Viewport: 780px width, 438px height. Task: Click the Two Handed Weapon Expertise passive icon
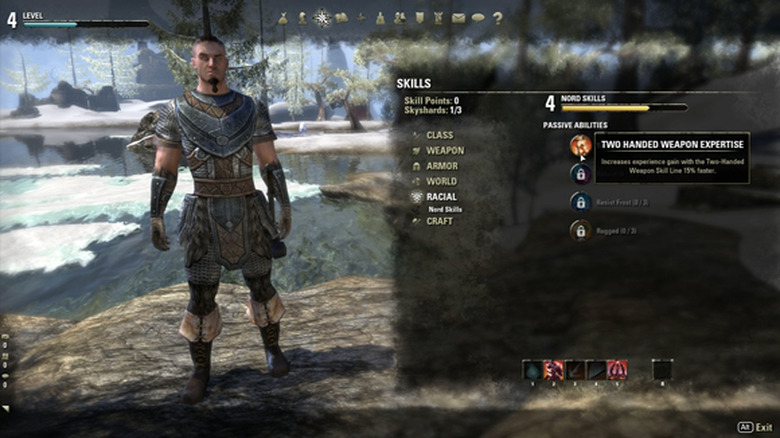[x=580, y=145]
